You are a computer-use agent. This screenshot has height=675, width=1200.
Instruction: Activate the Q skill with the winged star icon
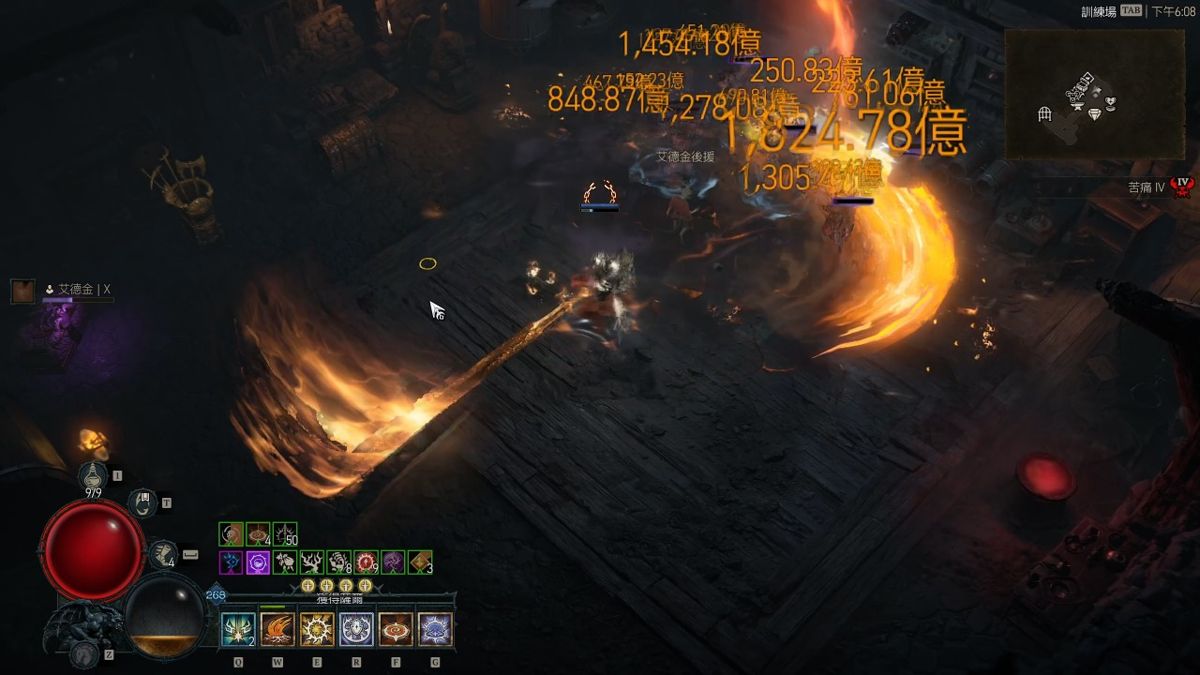click(238, 629)
